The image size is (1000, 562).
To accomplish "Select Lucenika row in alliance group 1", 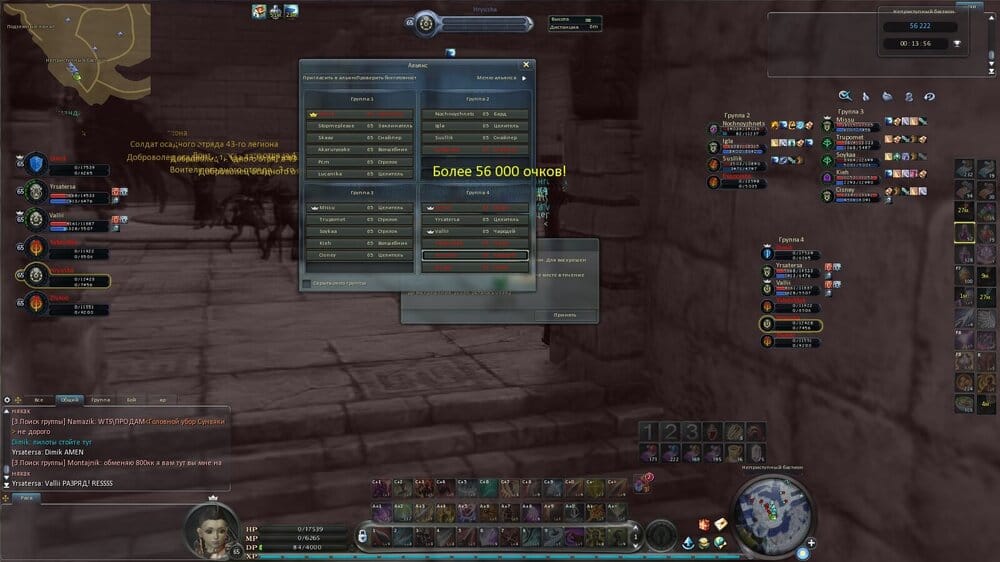I will (359, 173).
